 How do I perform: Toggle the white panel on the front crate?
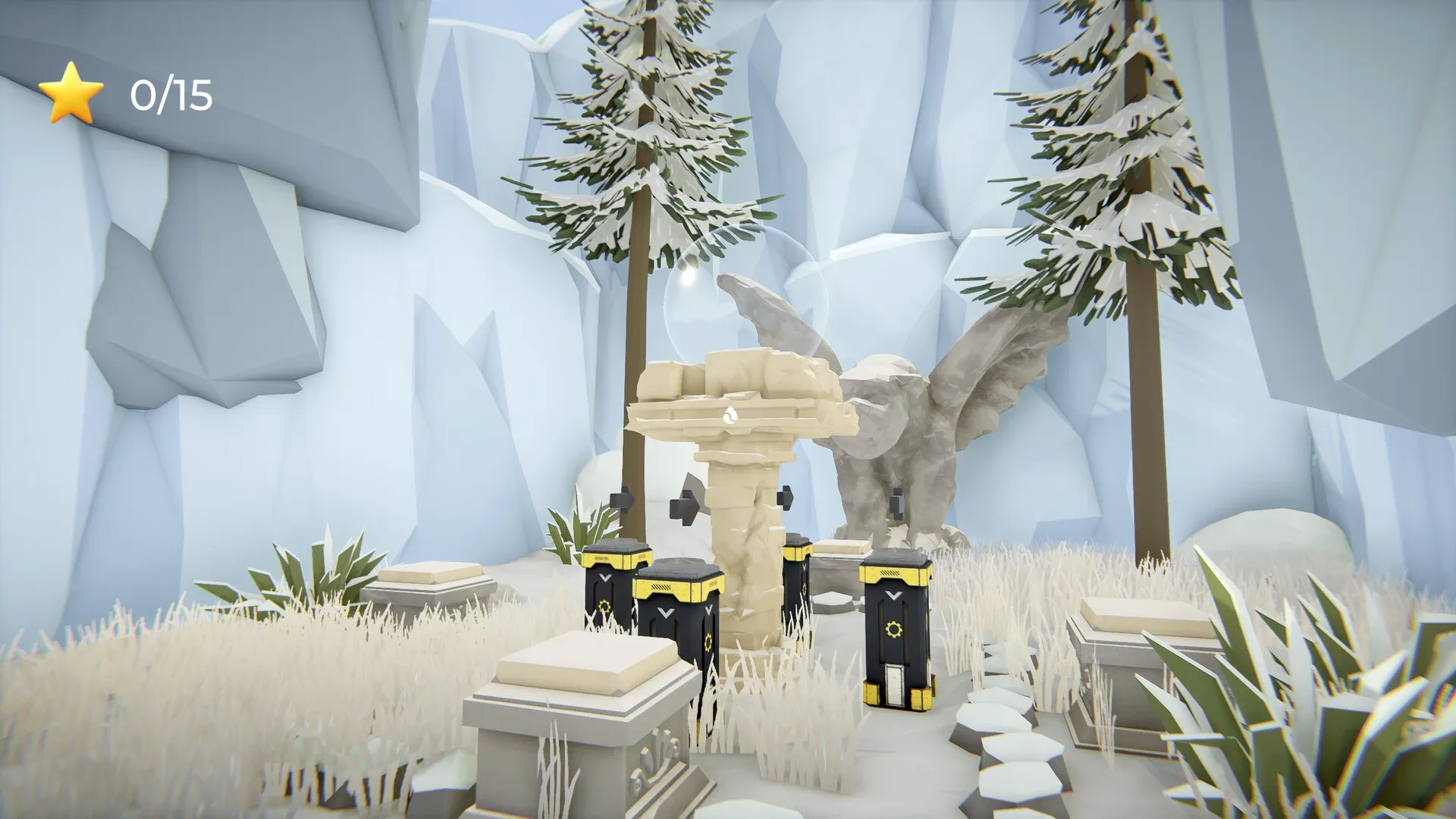click(894, 686)
